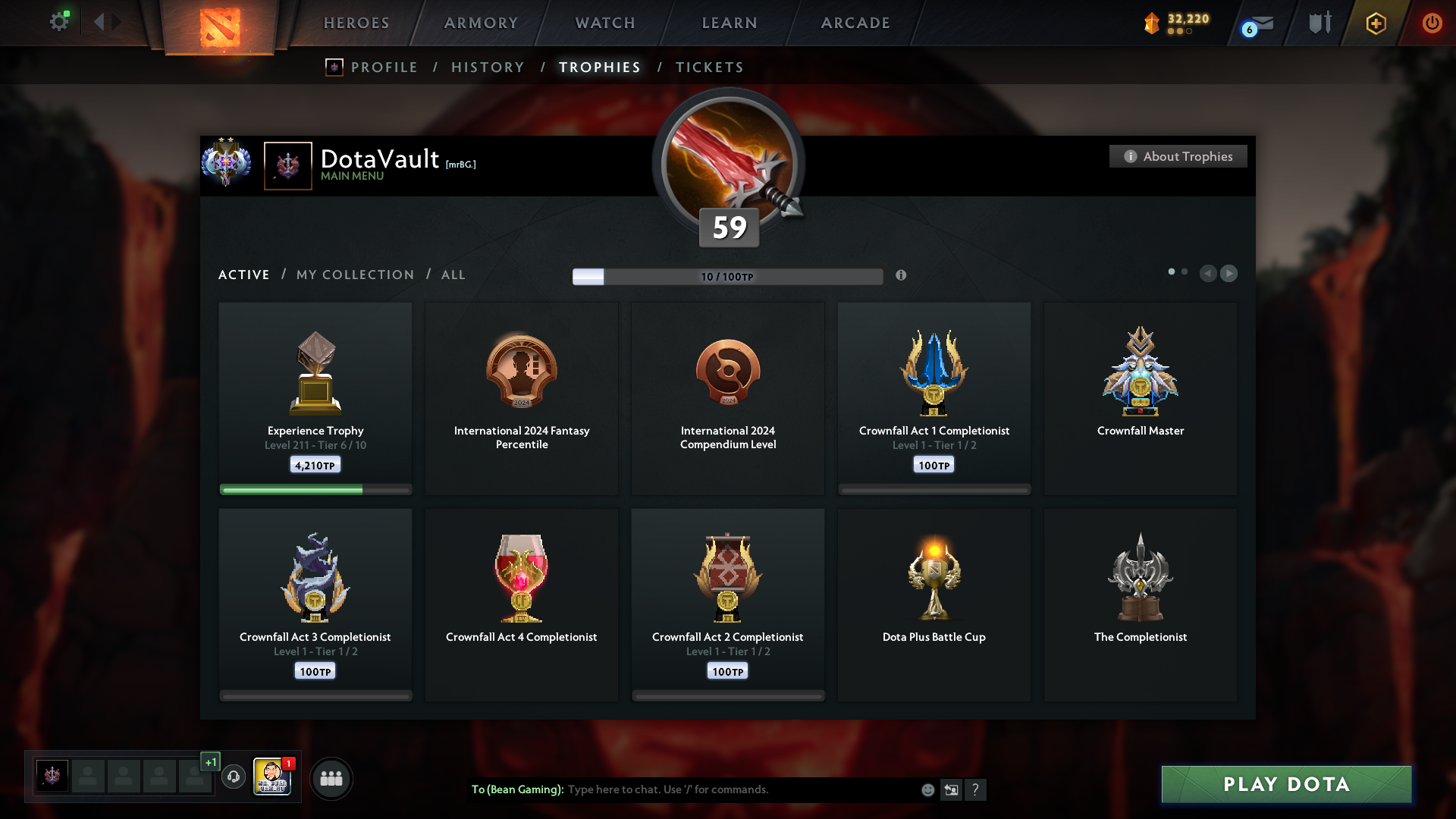Go to the next trophies page arrow
Screen dimensions: 1456x819
click(x=1228, y=273)
